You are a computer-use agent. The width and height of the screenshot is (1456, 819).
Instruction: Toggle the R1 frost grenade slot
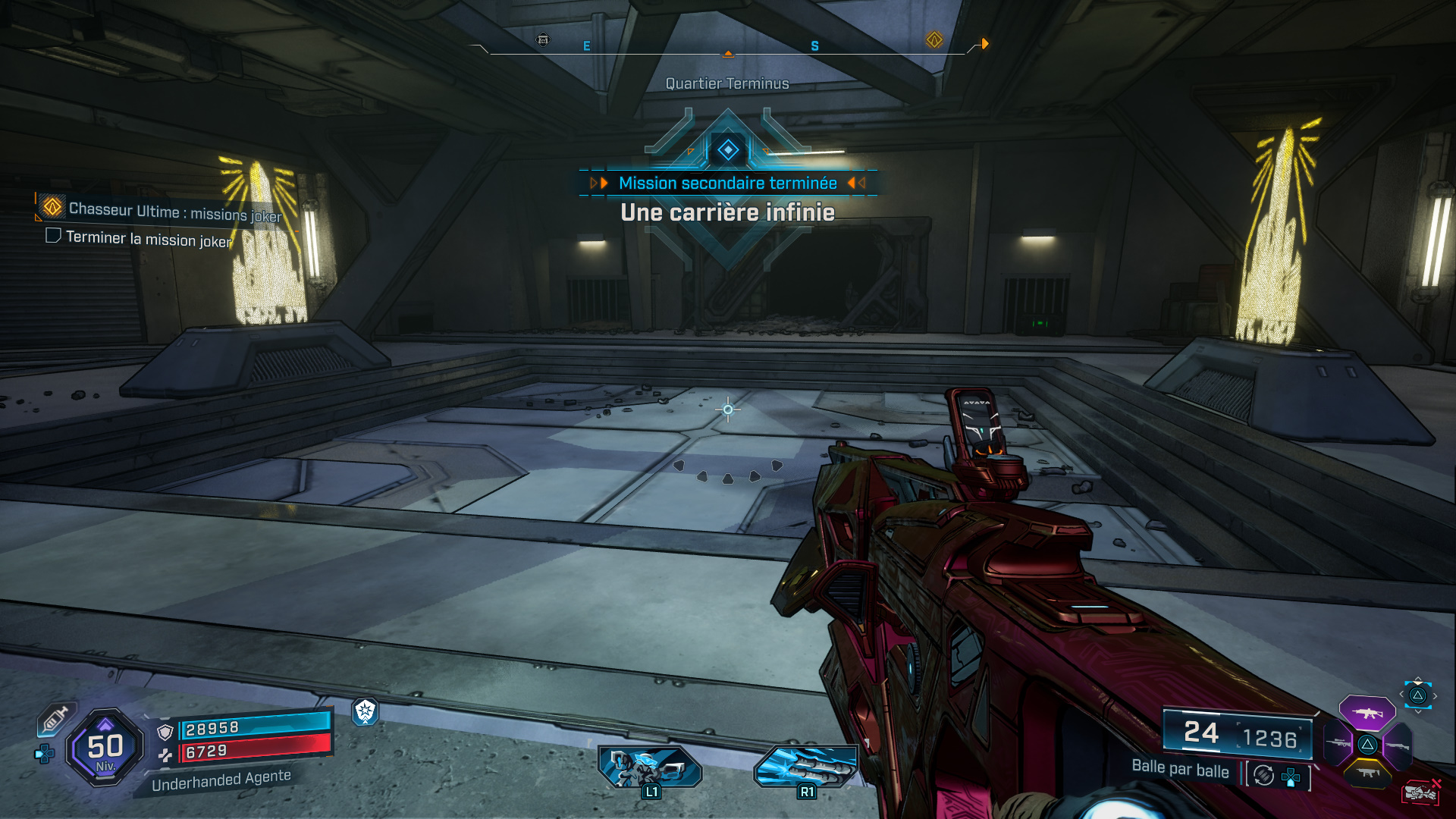[806, 766]
